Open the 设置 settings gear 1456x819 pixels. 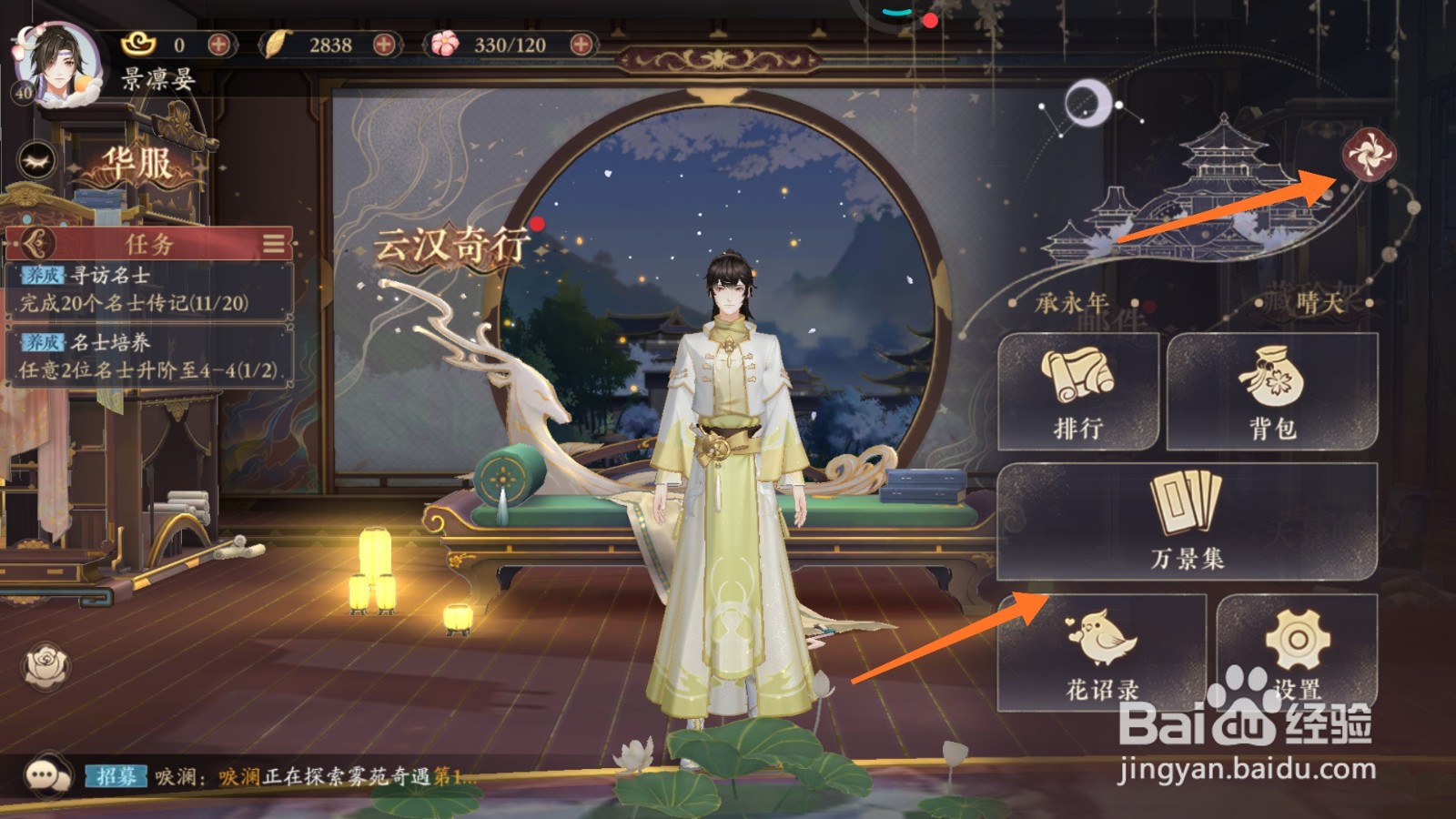(x=1299, y=651)
